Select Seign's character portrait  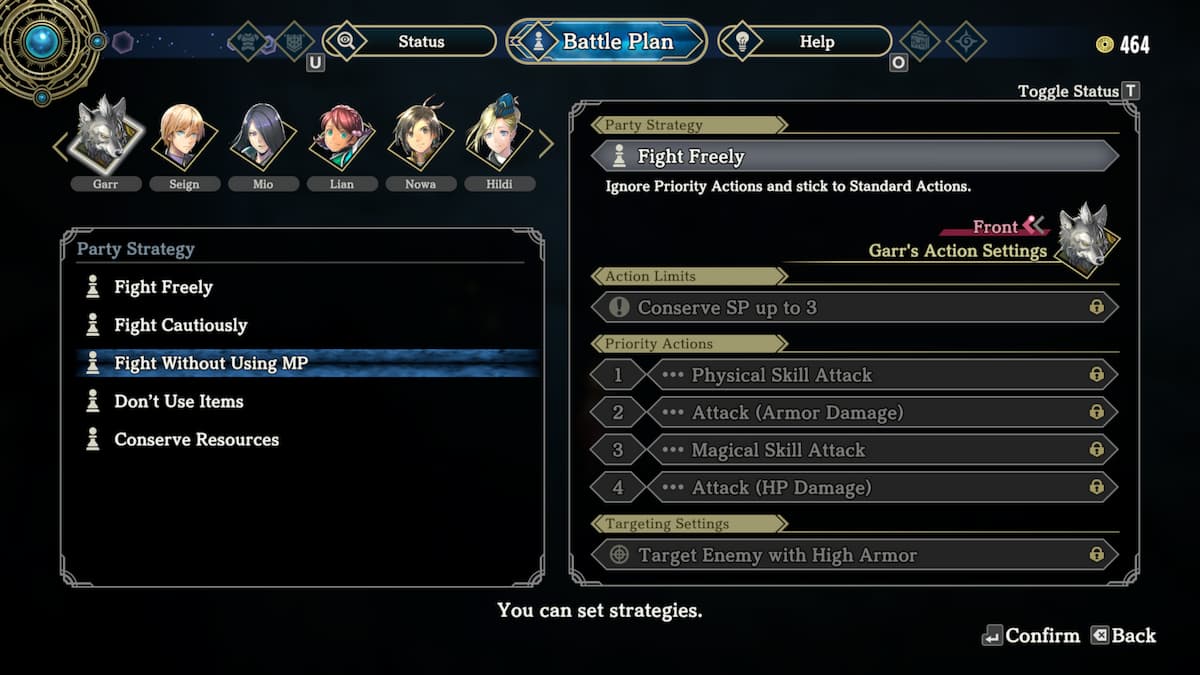point(184,135)
